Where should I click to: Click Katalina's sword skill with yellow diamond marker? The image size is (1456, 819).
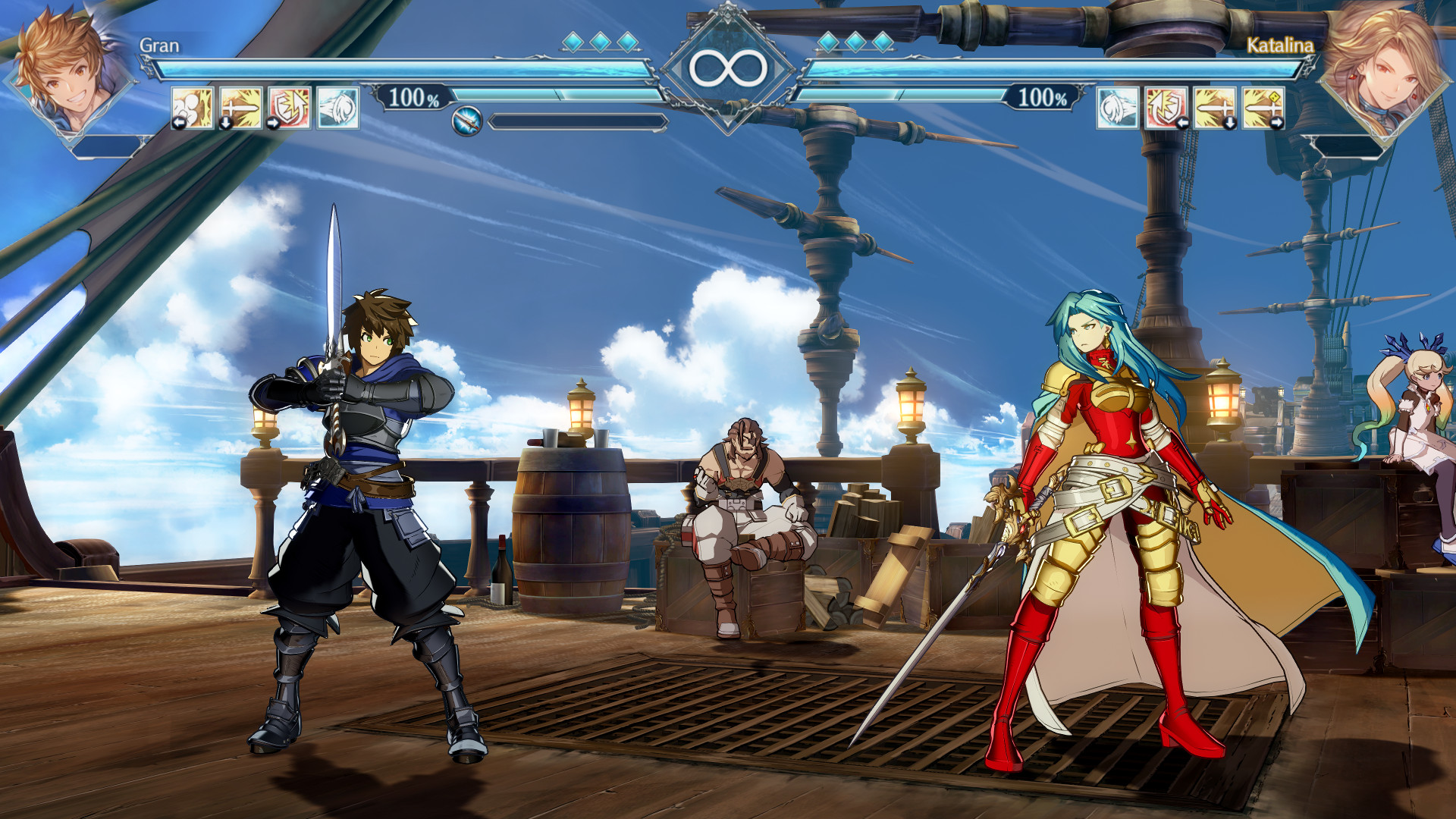tap(1263, 110)
